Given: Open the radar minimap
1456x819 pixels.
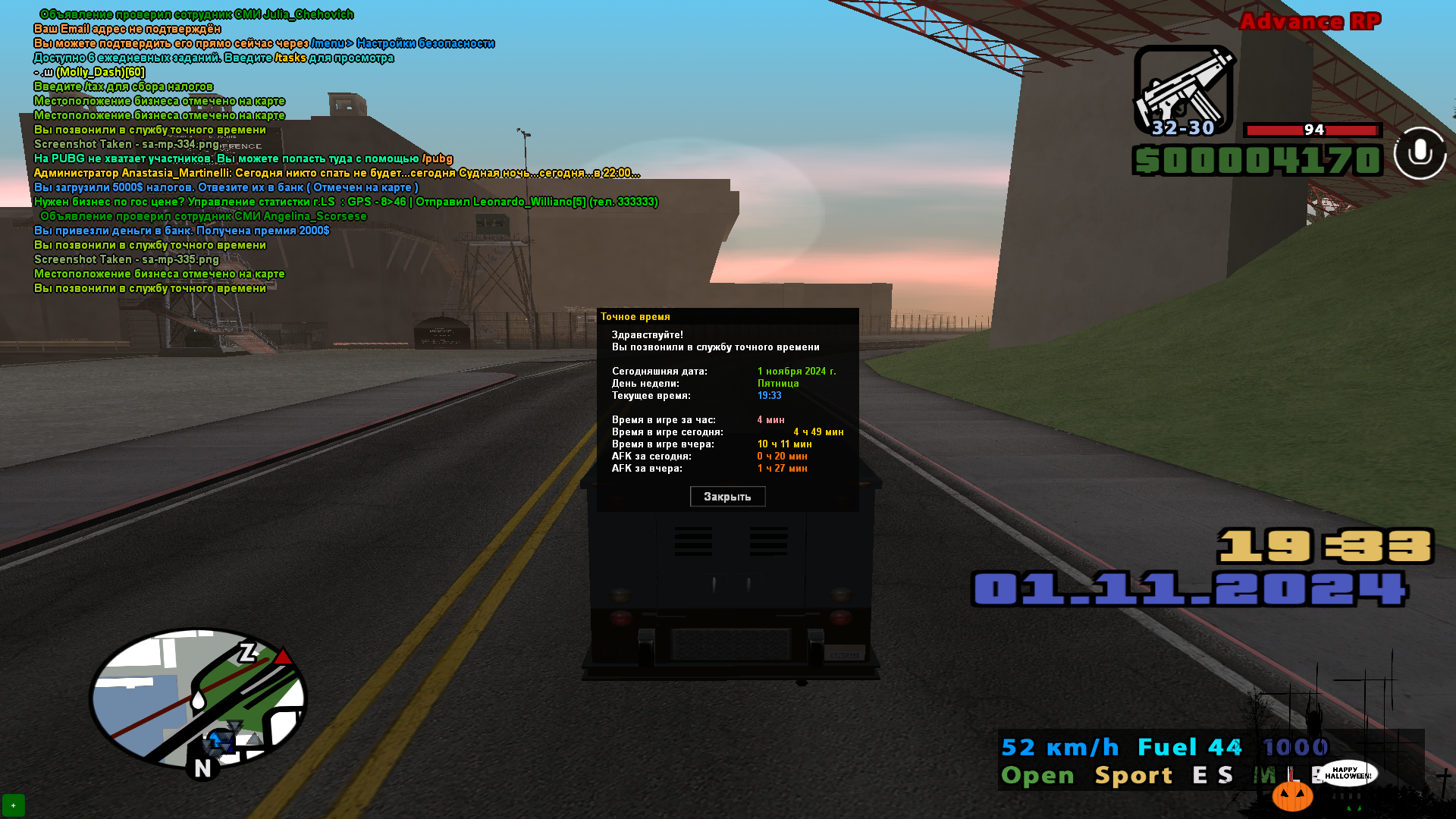Looking at the screenshot, I should (x=198, y=698).
